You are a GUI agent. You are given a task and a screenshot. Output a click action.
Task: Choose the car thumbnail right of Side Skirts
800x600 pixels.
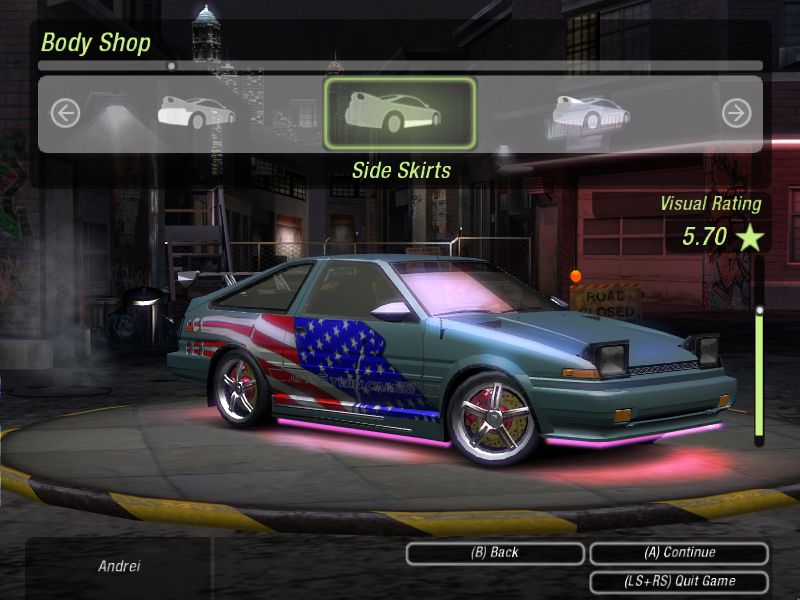pyautogui.click(x=591, y=112)
